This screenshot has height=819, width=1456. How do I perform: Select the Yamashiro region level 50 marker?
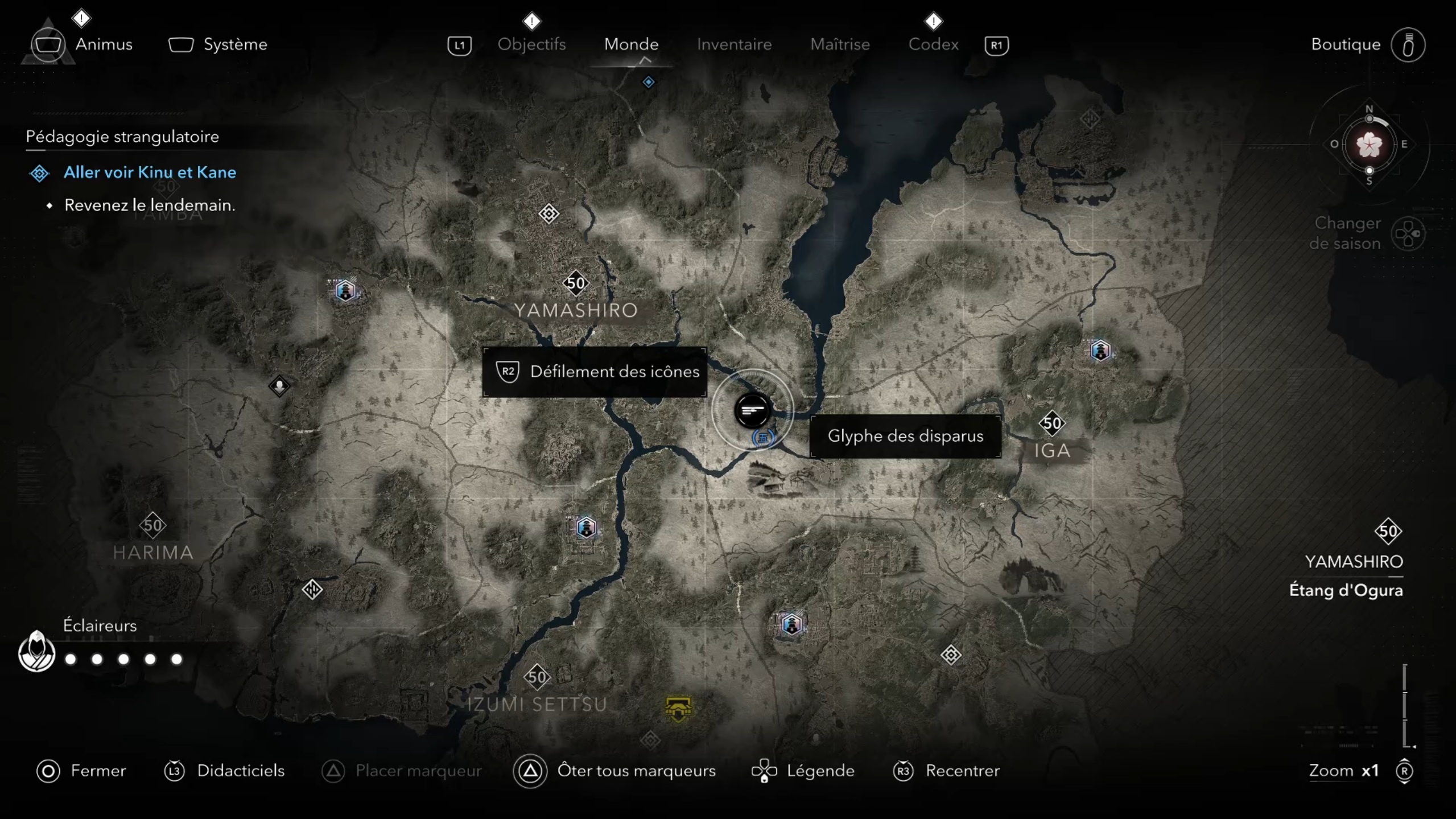(575, 283)
